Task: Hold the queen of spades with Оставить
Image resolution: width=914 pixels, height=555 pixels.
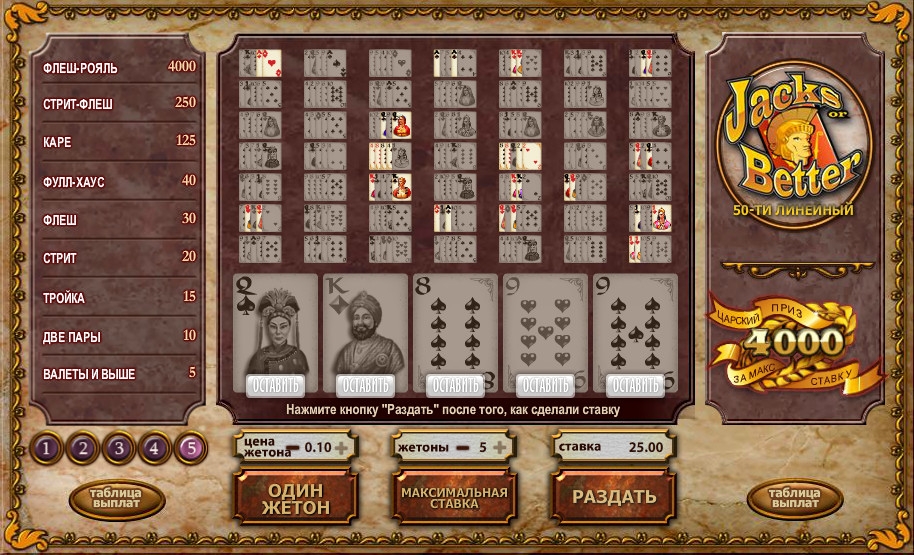Action: click(275, 385)
